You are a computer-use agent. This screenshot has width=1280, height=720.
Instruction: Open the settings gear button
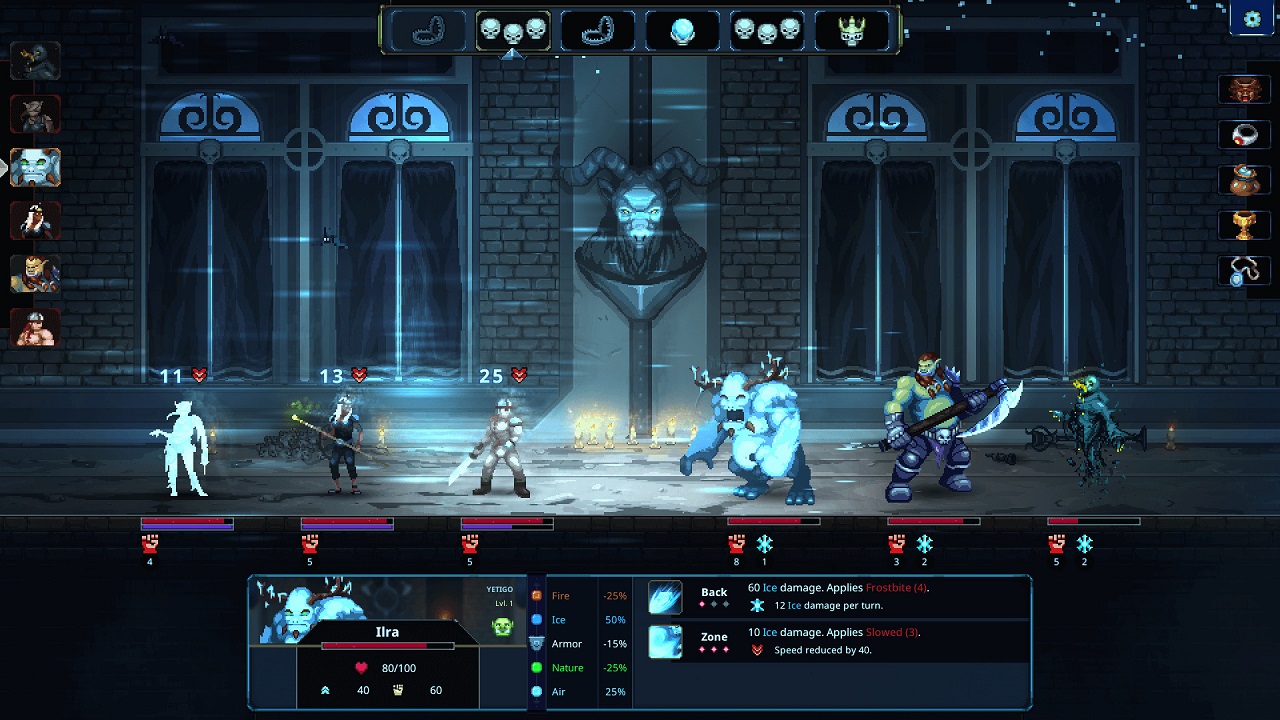[1252, 19]
